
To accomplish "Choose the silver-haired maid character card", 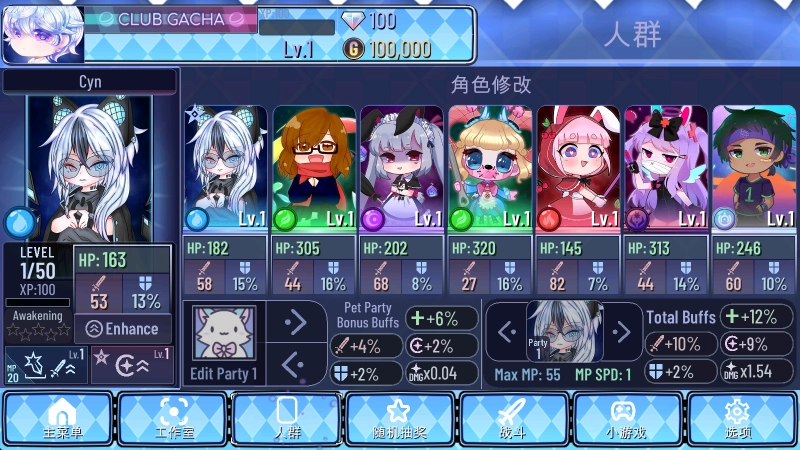I will pyautogui.click(x=402, y=168).
